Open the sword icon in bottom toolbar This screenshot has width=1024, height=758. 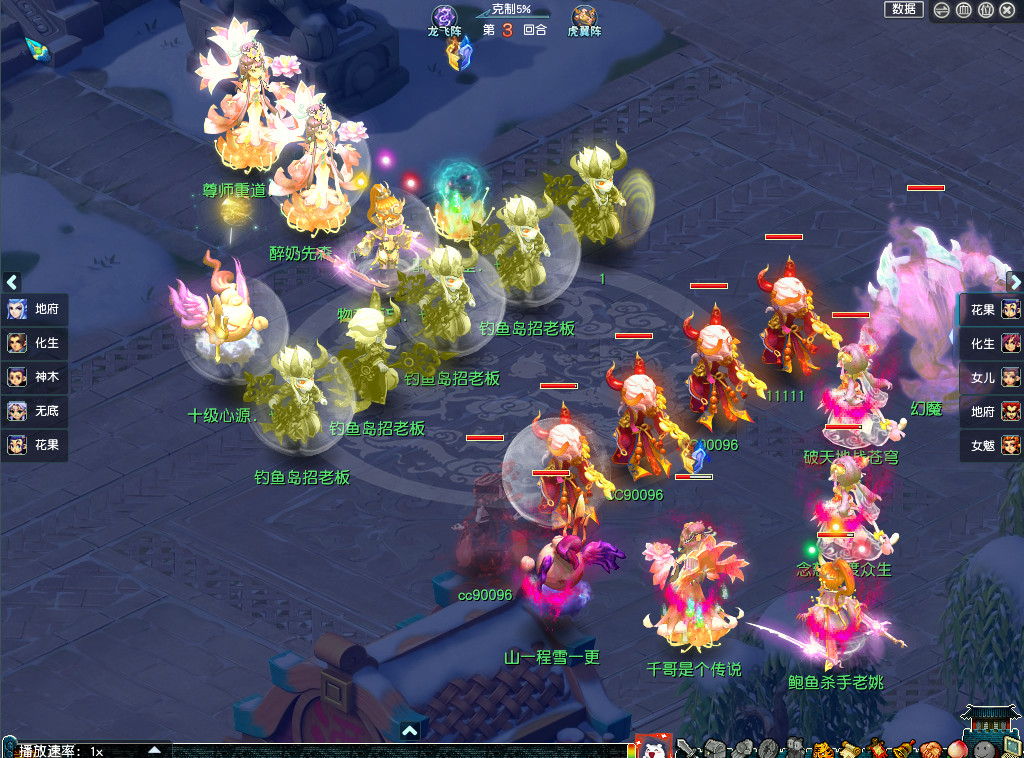[686, 748]
